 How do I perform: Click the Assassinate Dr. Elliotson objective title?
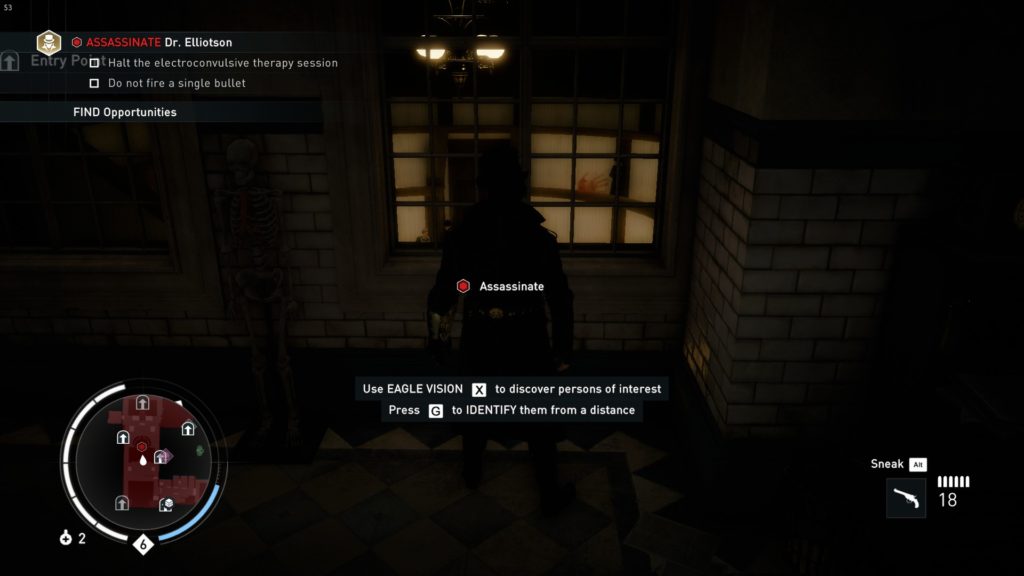pyautogui.click(x=159, y=43)
